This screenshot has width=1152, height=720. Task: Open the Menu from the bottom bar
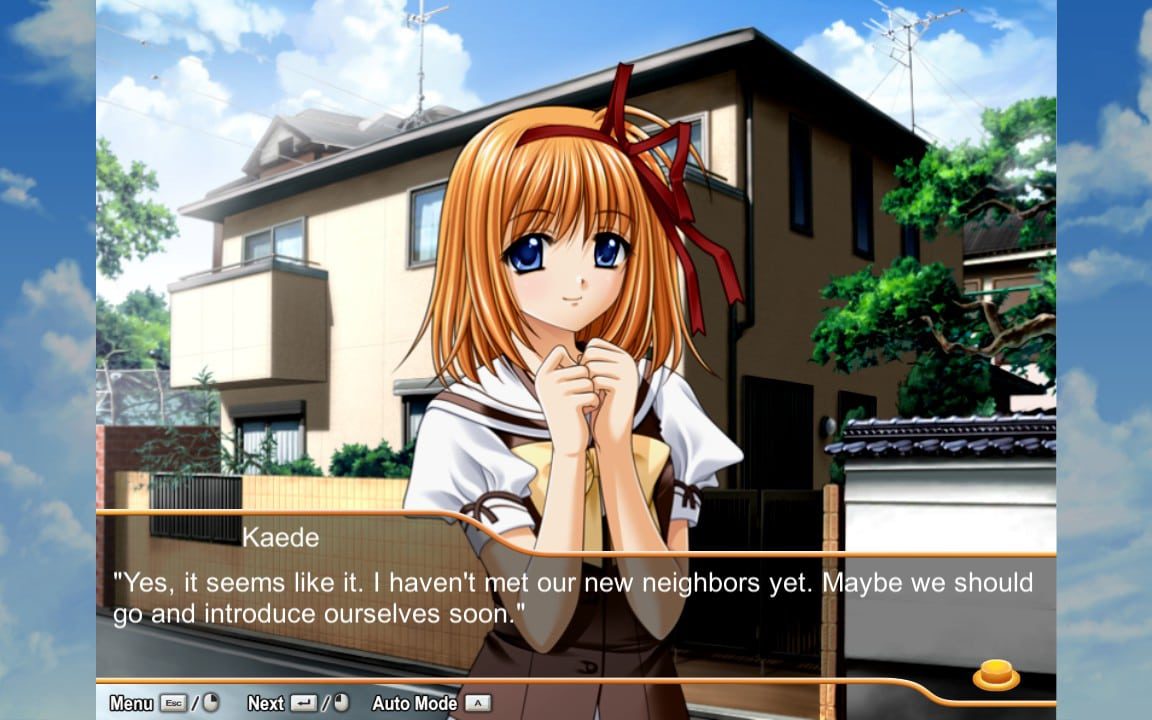[x=132, y=703]
